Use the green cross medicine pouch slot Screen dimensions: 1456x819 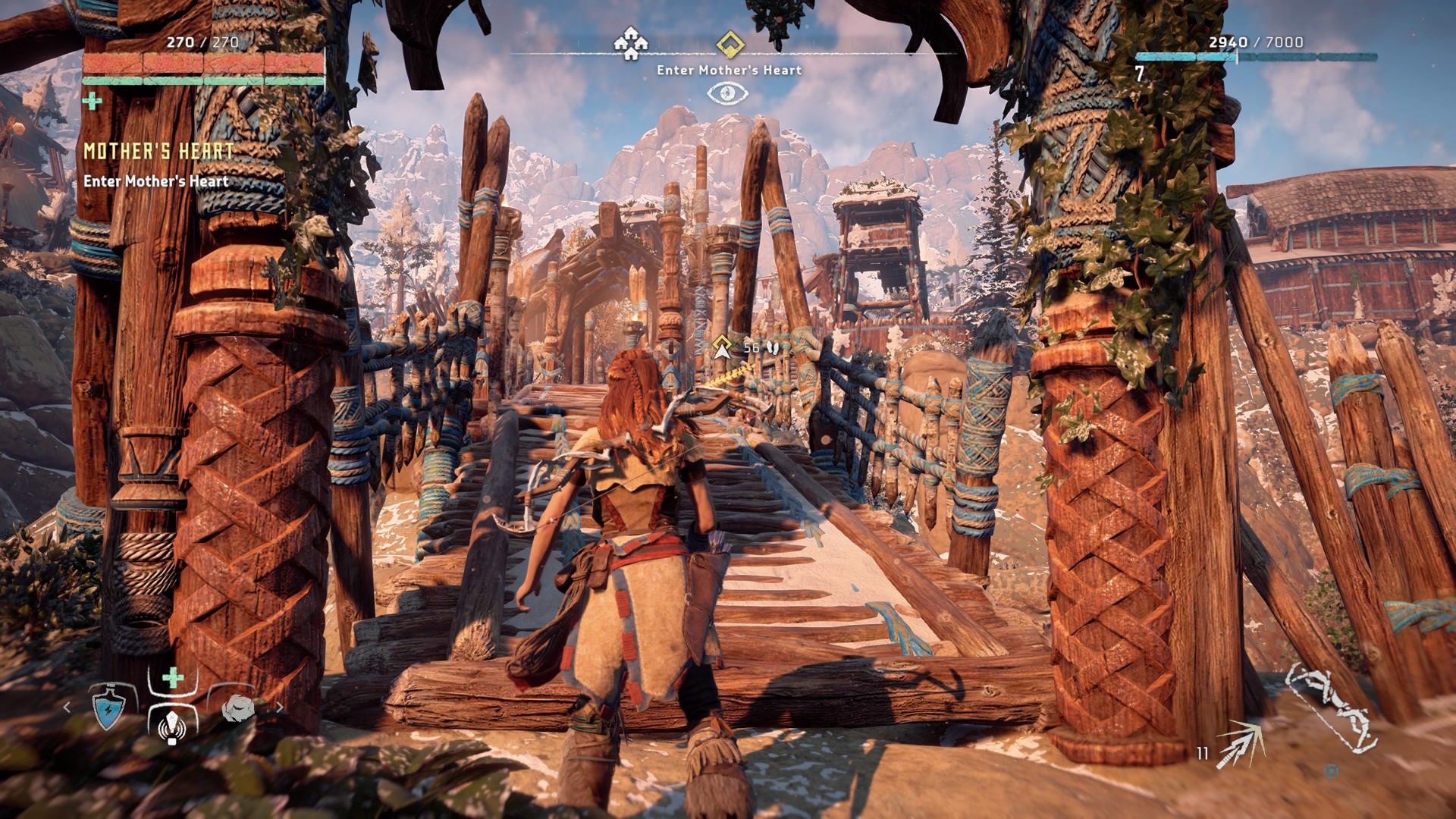[173, 677]
